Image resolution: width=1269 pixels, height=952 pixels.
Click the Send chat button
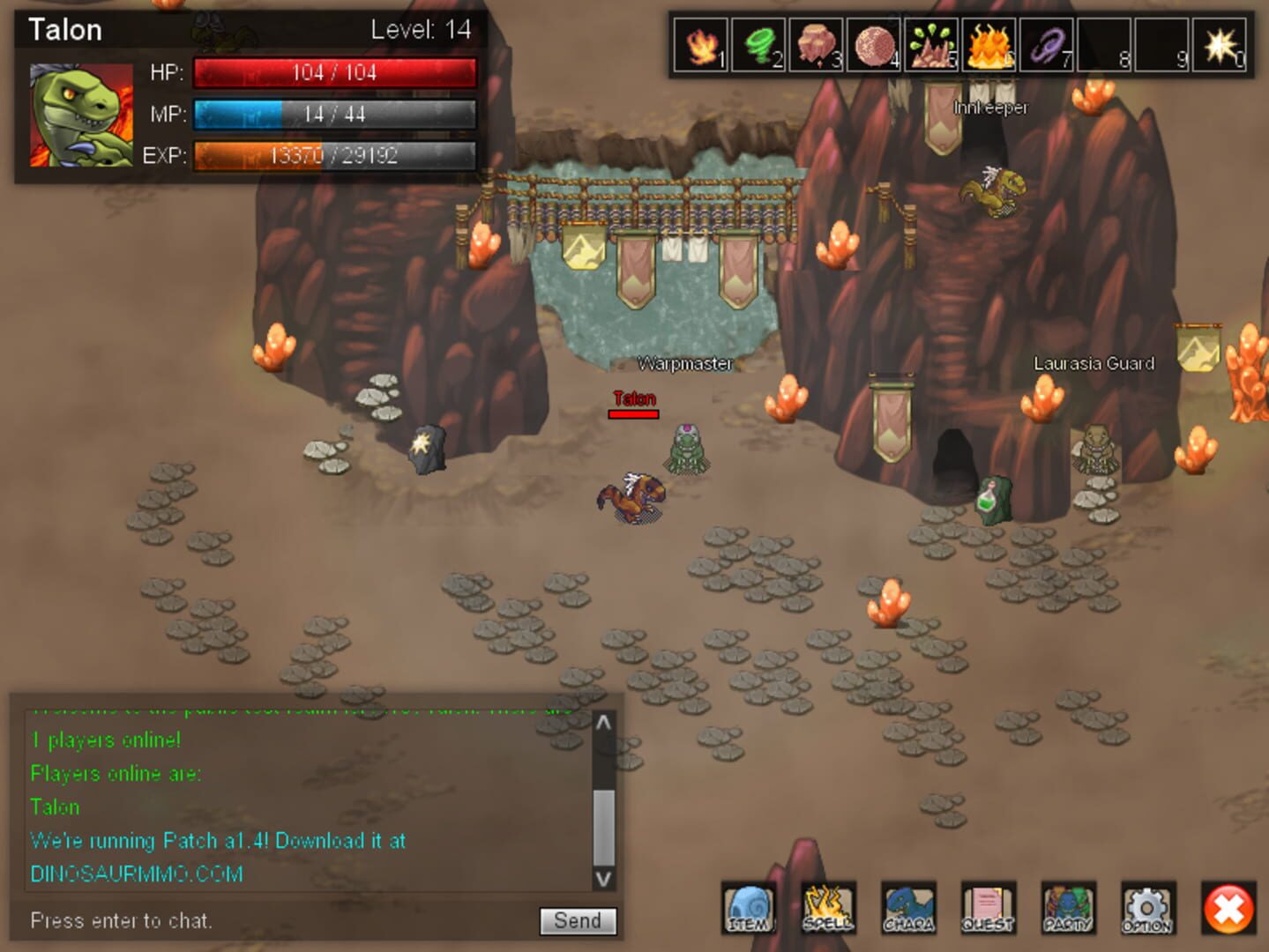[x=578, y=920]
